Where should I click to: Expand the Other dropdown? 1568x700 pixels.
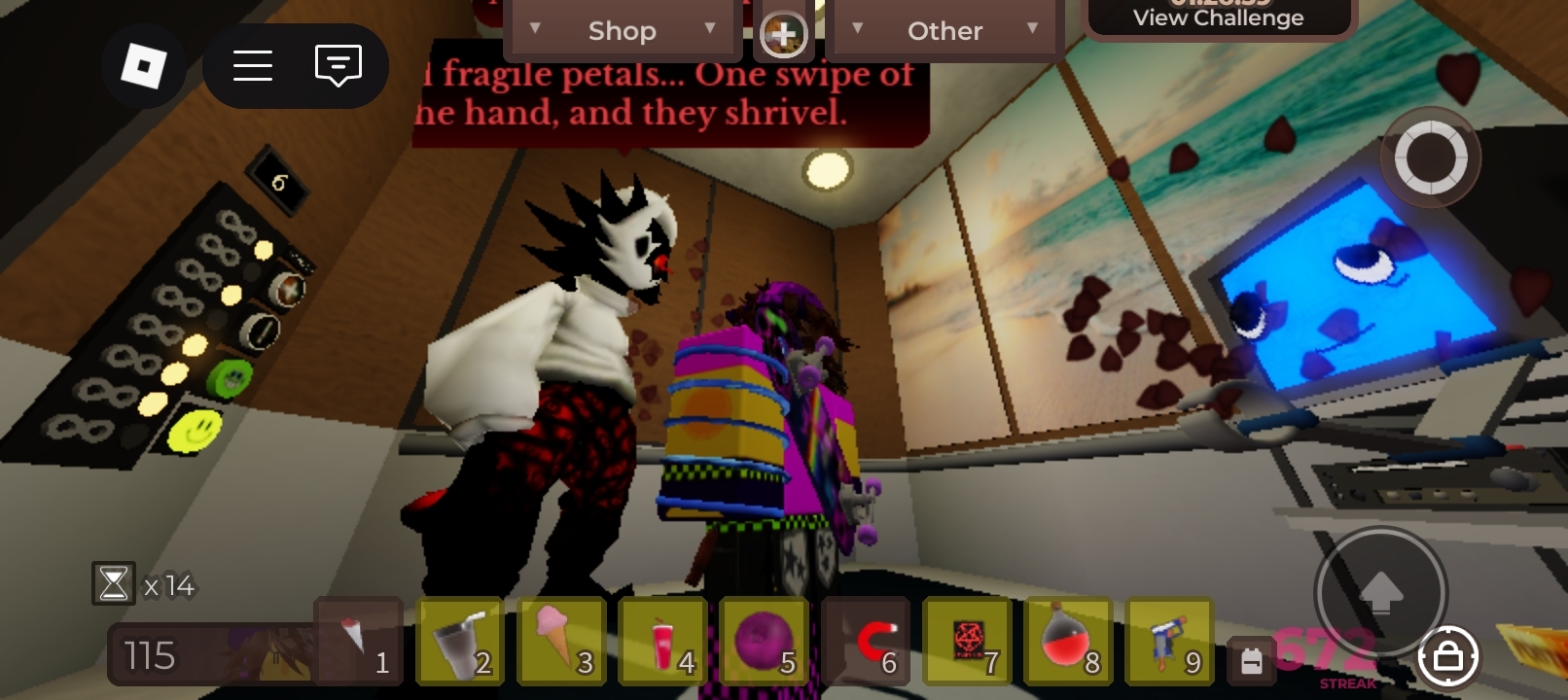click(x=944, y=31)
